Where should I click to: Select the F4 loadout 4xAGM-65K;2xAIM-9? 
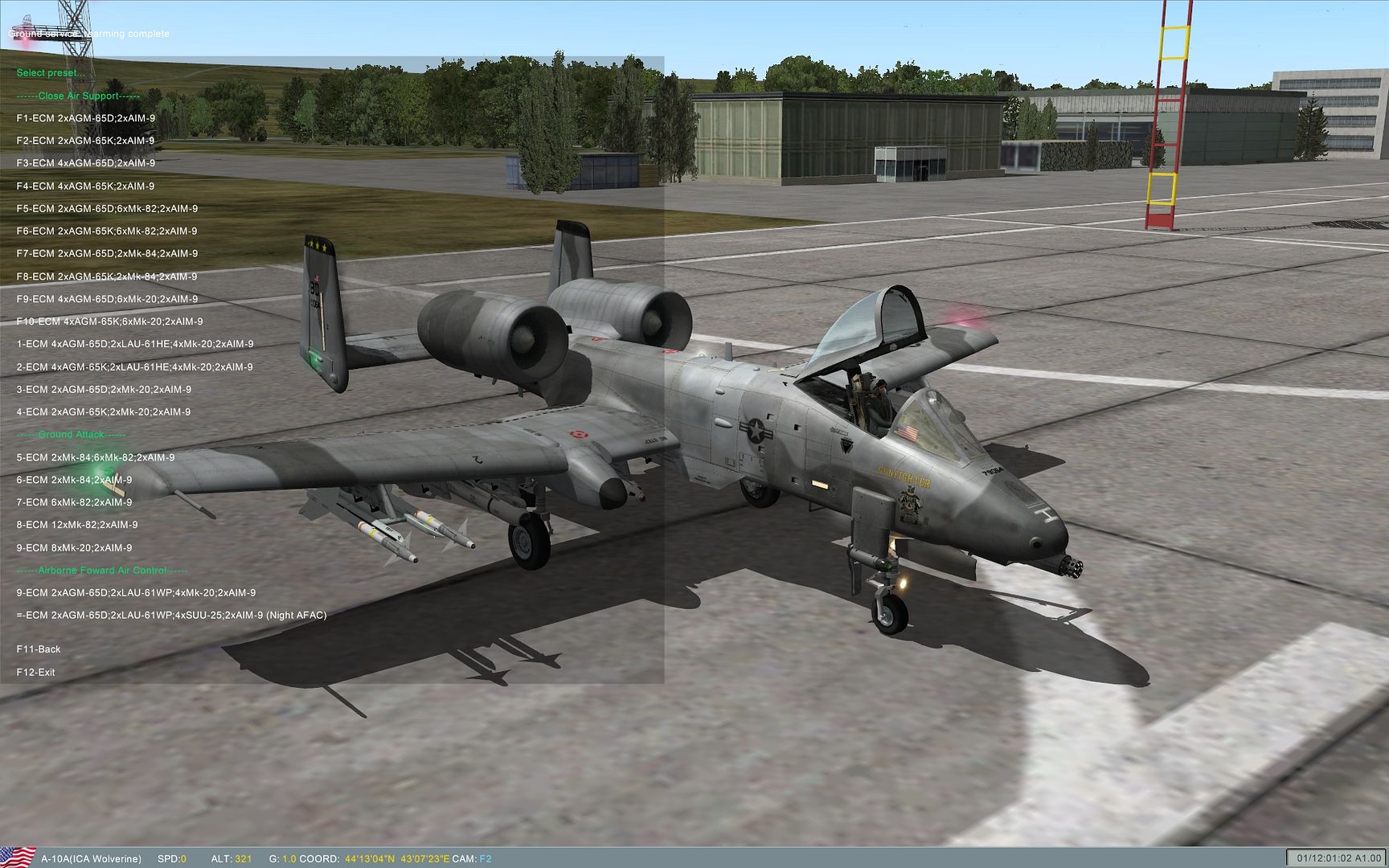point(86,186)
